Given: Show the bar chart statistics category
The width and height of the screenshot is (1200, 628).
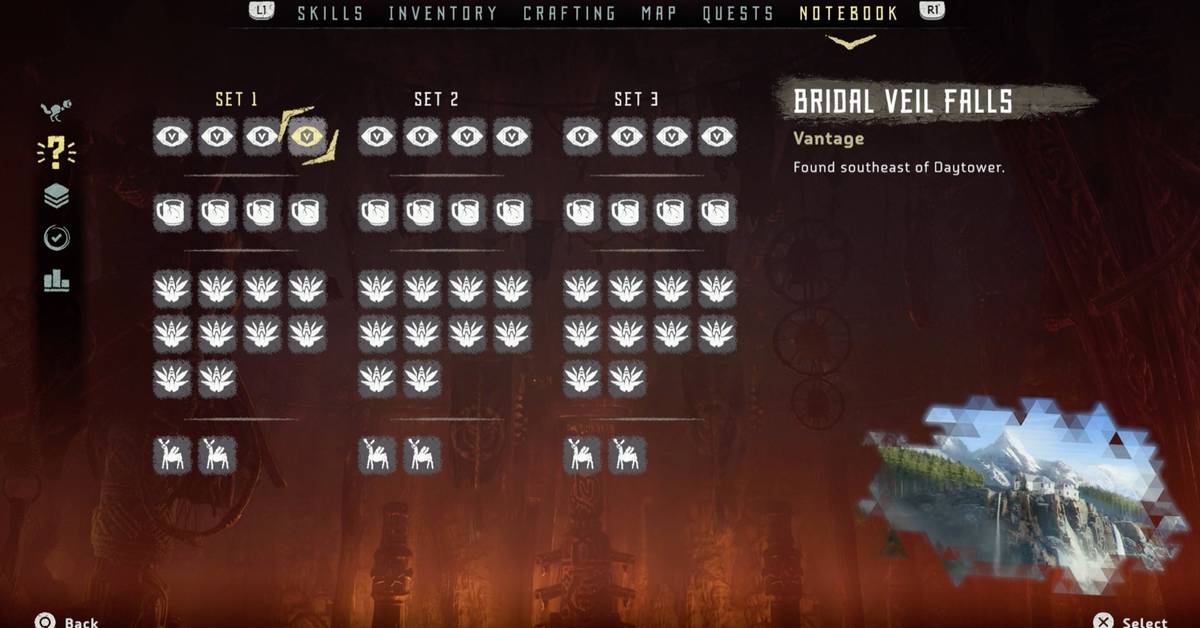Looking at the screenshot, I should click(x=56, y=281).
